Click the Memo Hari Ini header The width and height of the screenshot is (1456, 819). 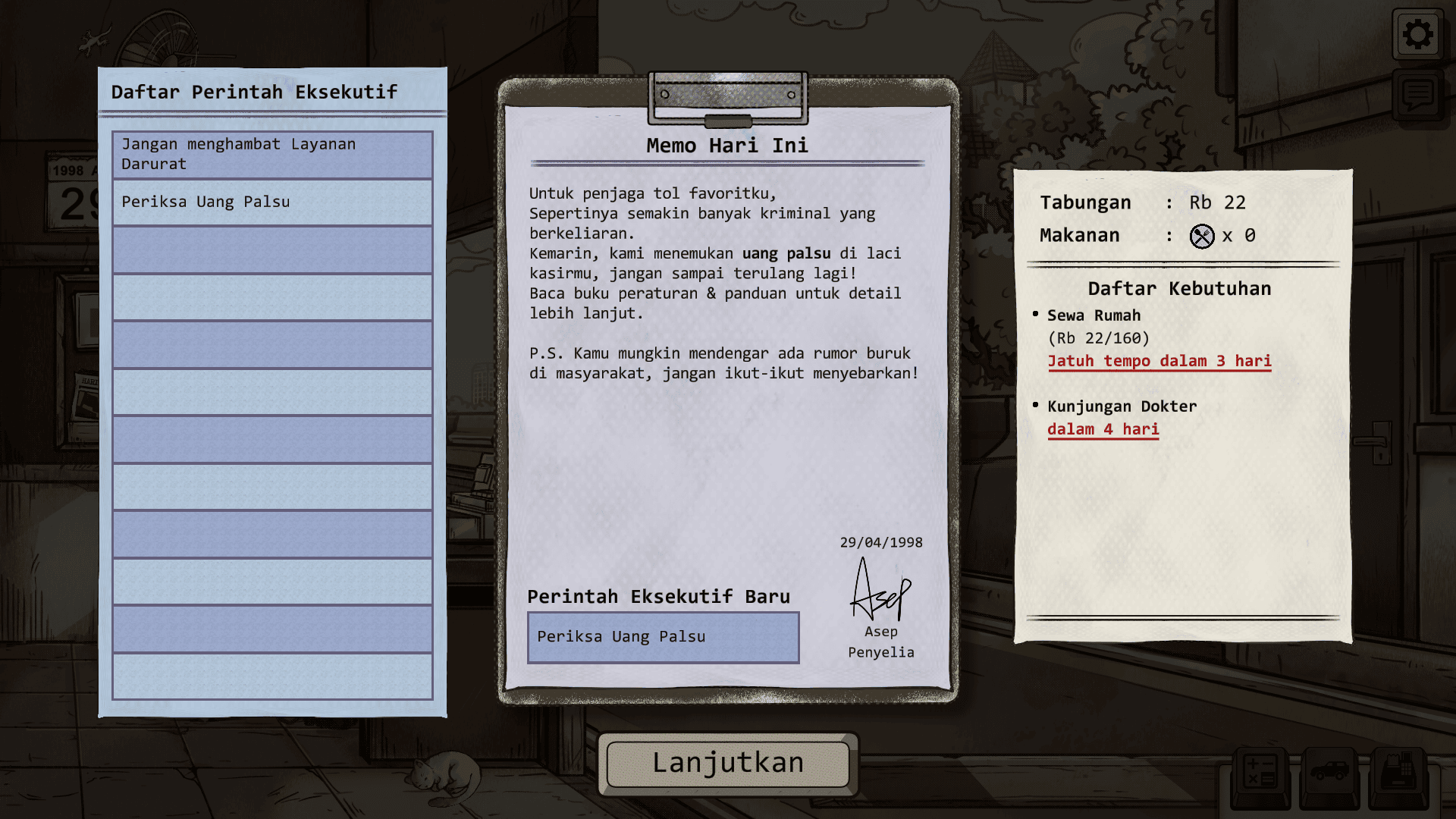point(726,145)
